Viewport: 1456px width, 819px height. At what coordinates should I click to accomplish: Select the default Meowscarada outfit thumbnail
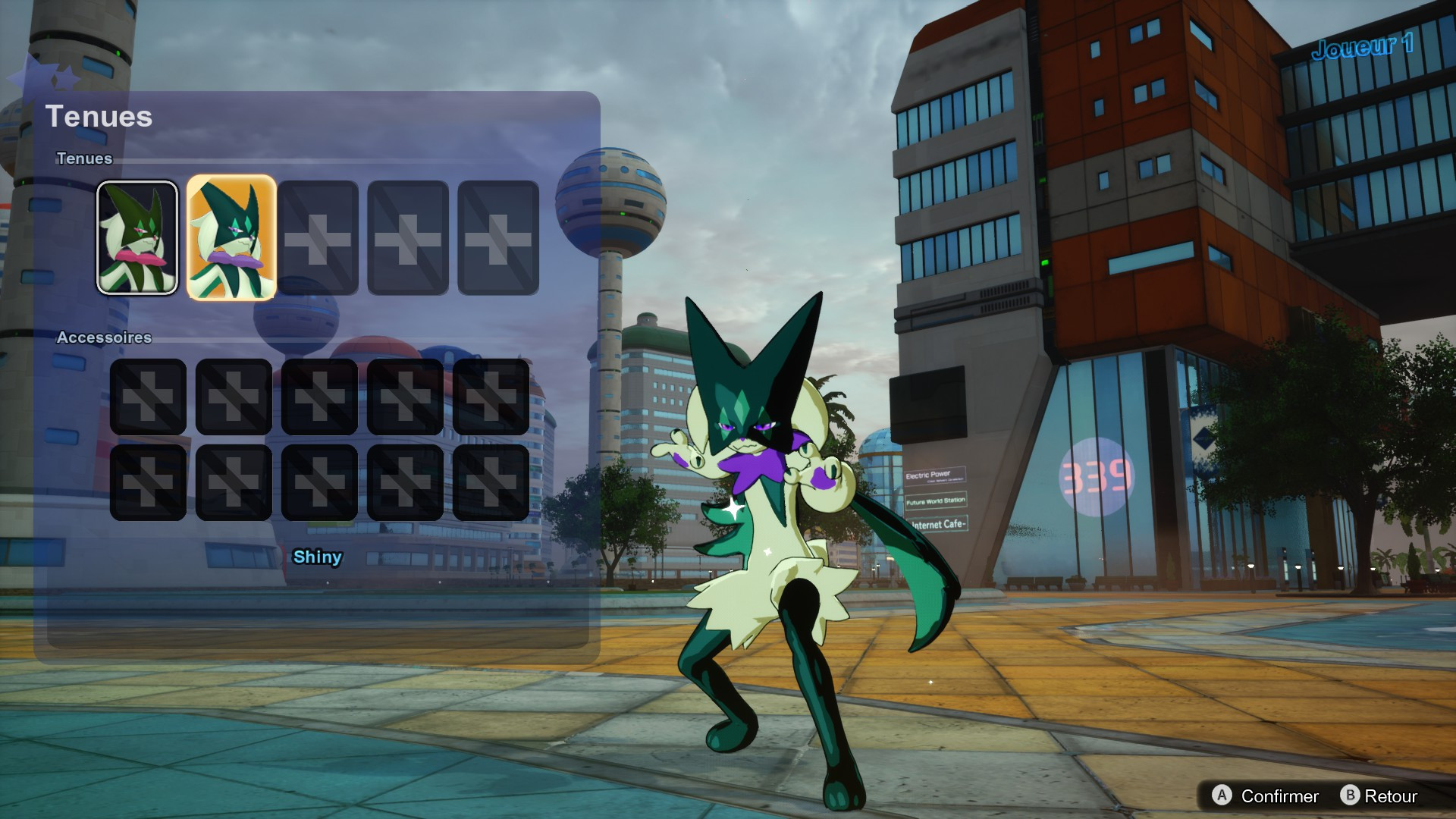pyautogui.click(x=137, y=238)
